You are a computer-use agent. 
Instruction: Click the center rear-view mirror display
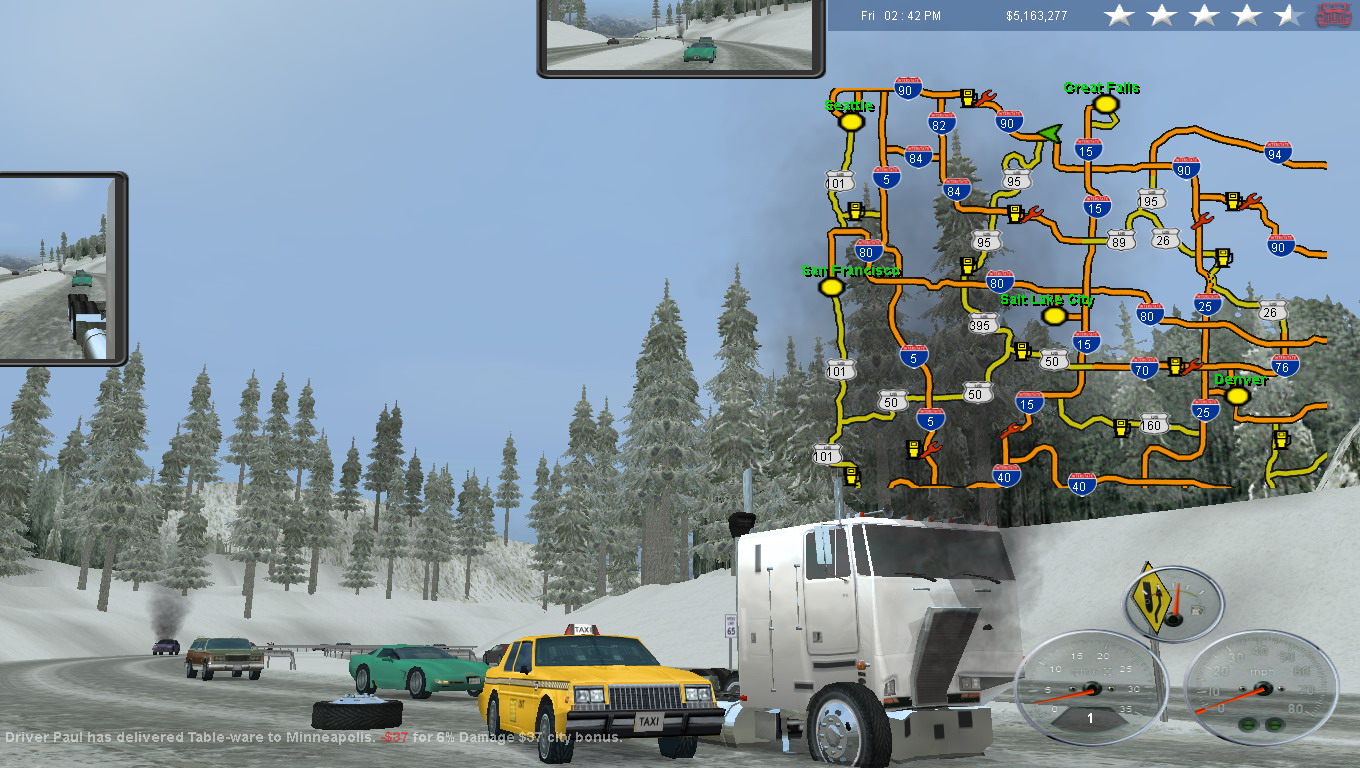click(x=681, y=35)
